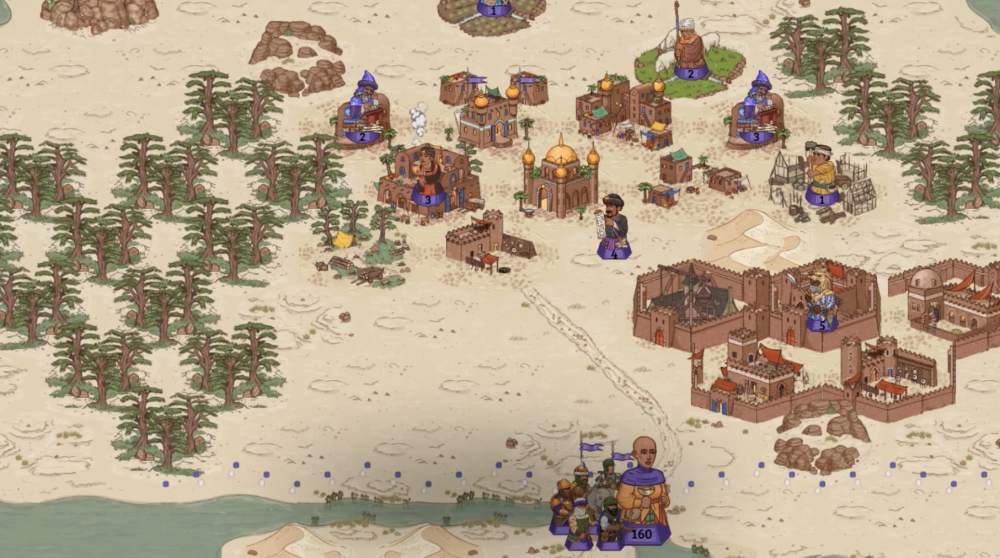Viewport: 1000px width, 558px height.
Task: Select the shepherd with staff on the grass patch
Action: (690, 50)
